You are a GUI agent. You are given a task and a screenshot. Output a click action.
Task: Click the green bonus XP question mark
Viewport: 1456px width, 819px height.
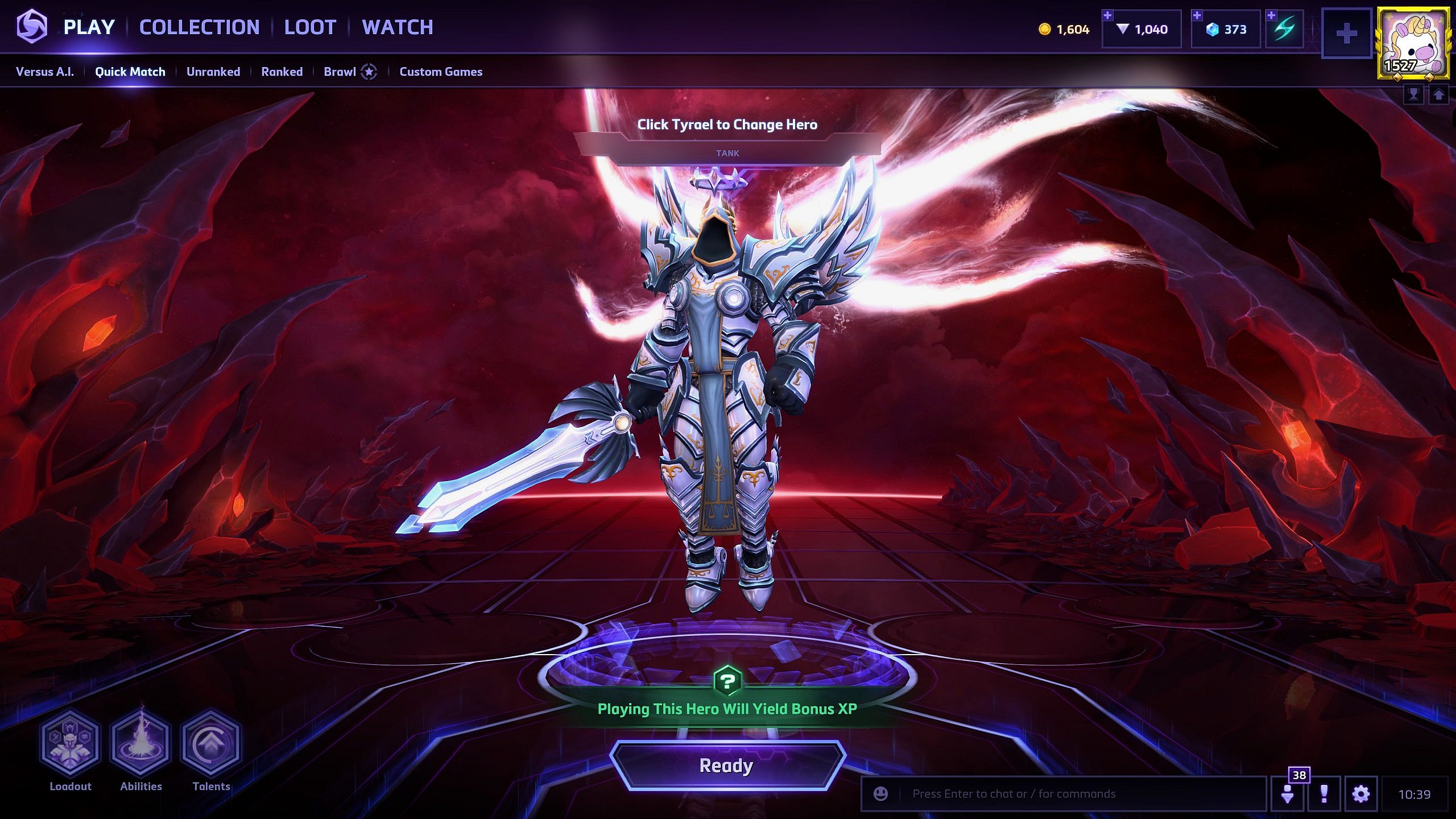click(727, 681)
